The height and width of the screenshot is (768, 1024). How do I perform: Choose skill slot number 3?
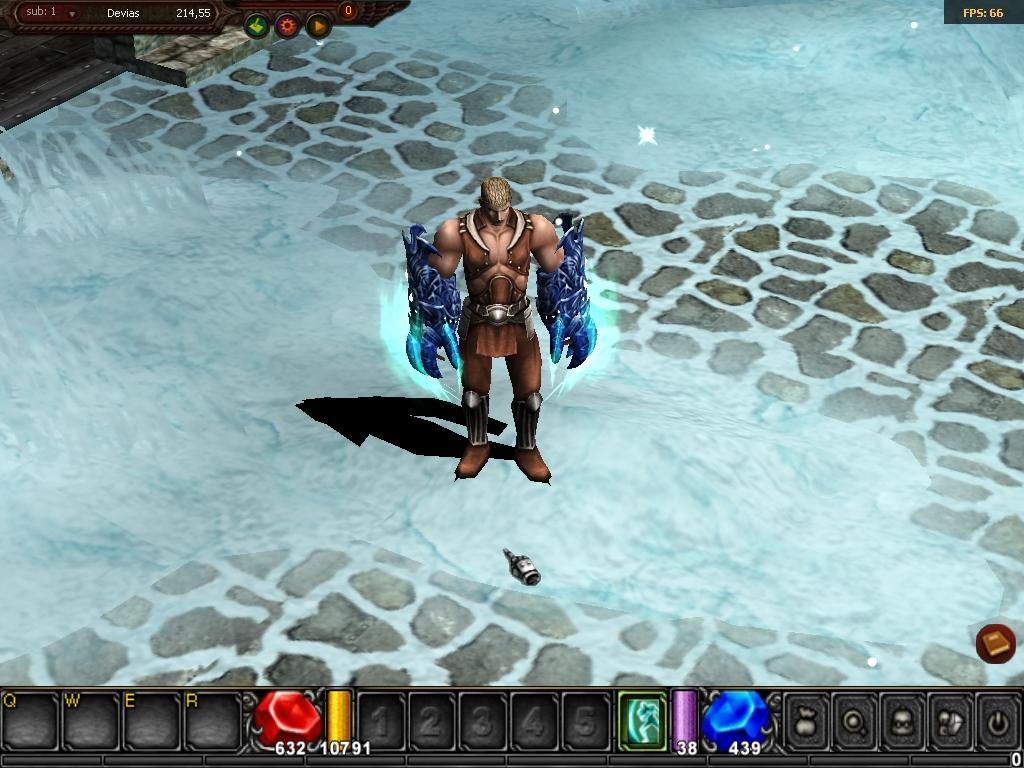point(483,720)
